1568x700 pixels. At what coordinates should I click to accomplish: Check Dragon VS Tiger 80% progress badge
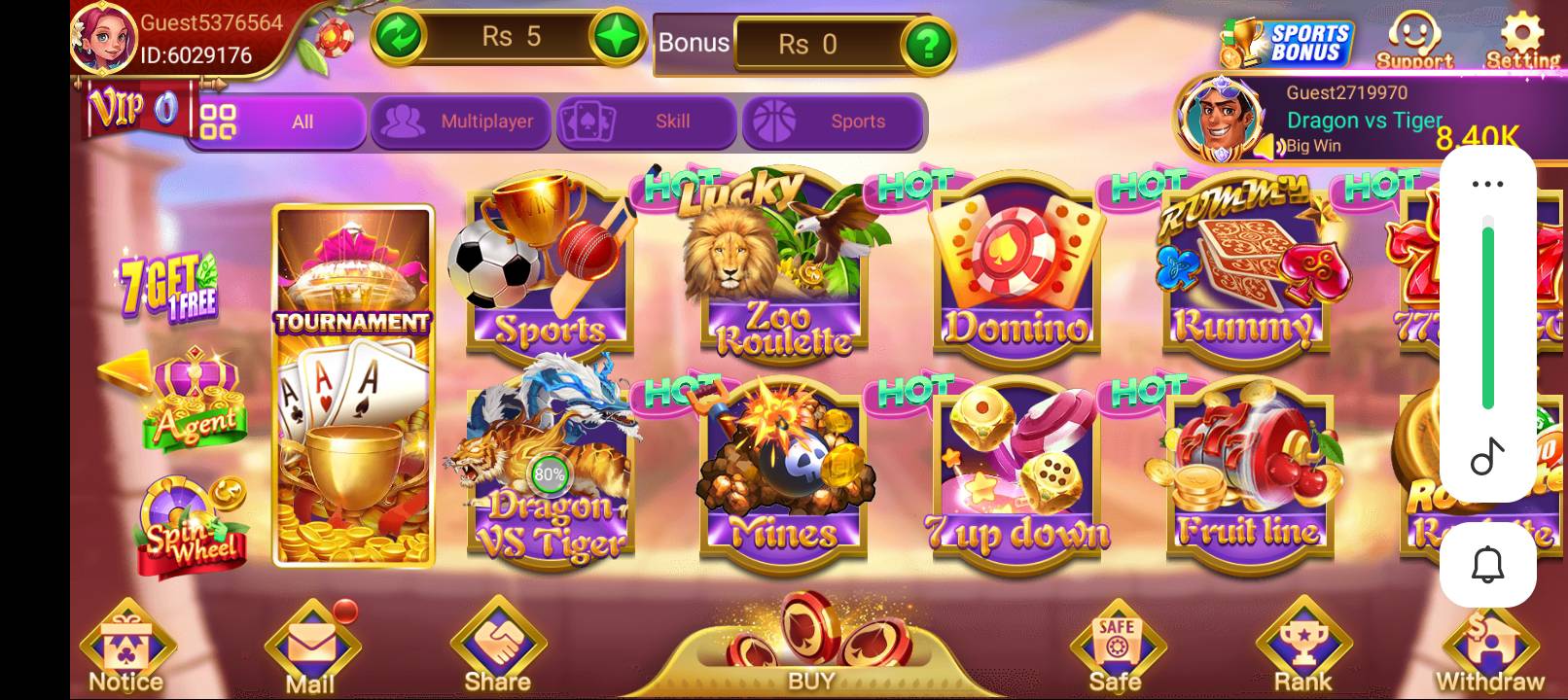[x=549, y=475]
